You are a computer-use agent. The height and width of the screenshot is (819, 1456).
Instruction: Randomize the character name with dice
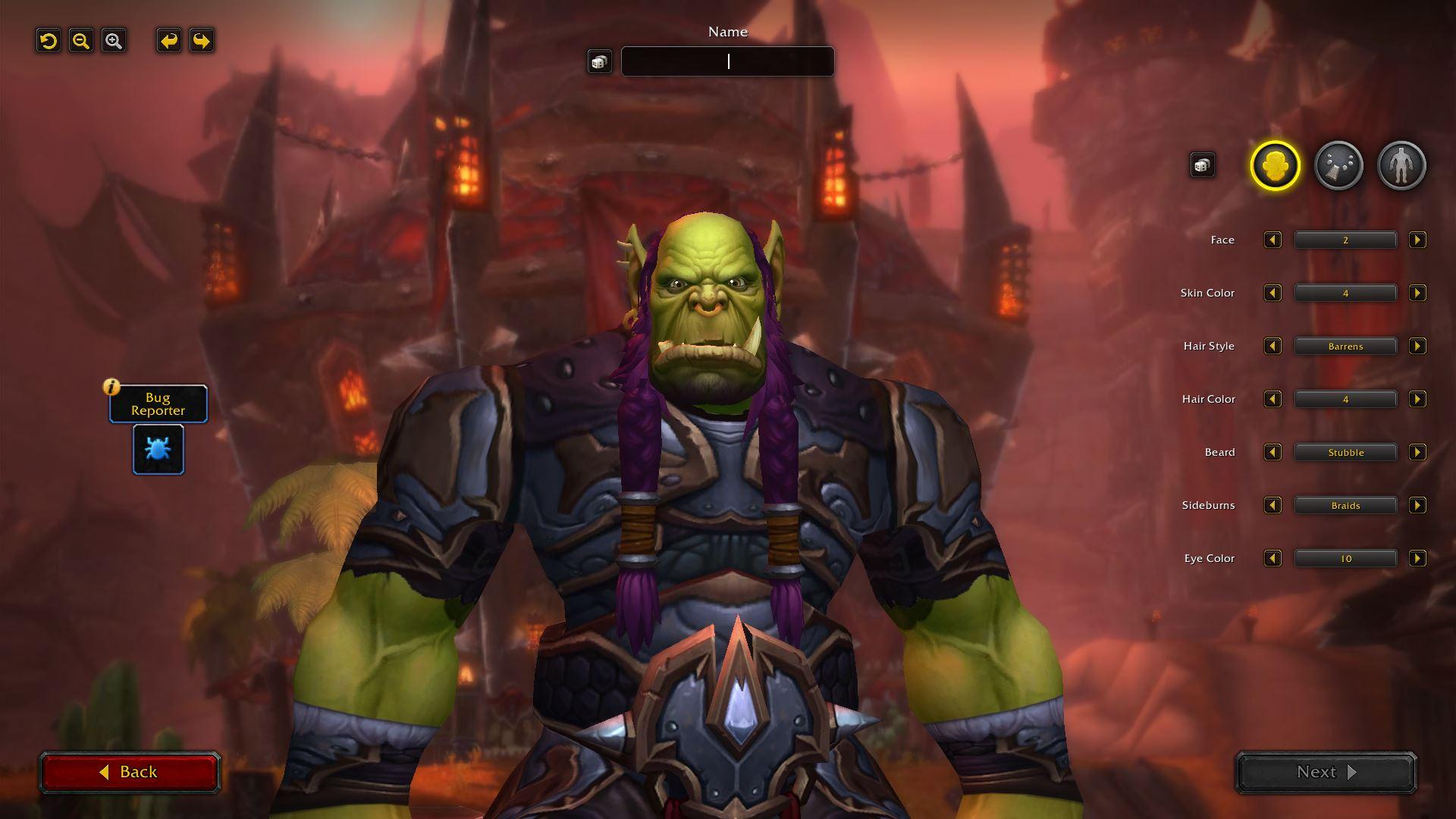click(x=599, y=61)
